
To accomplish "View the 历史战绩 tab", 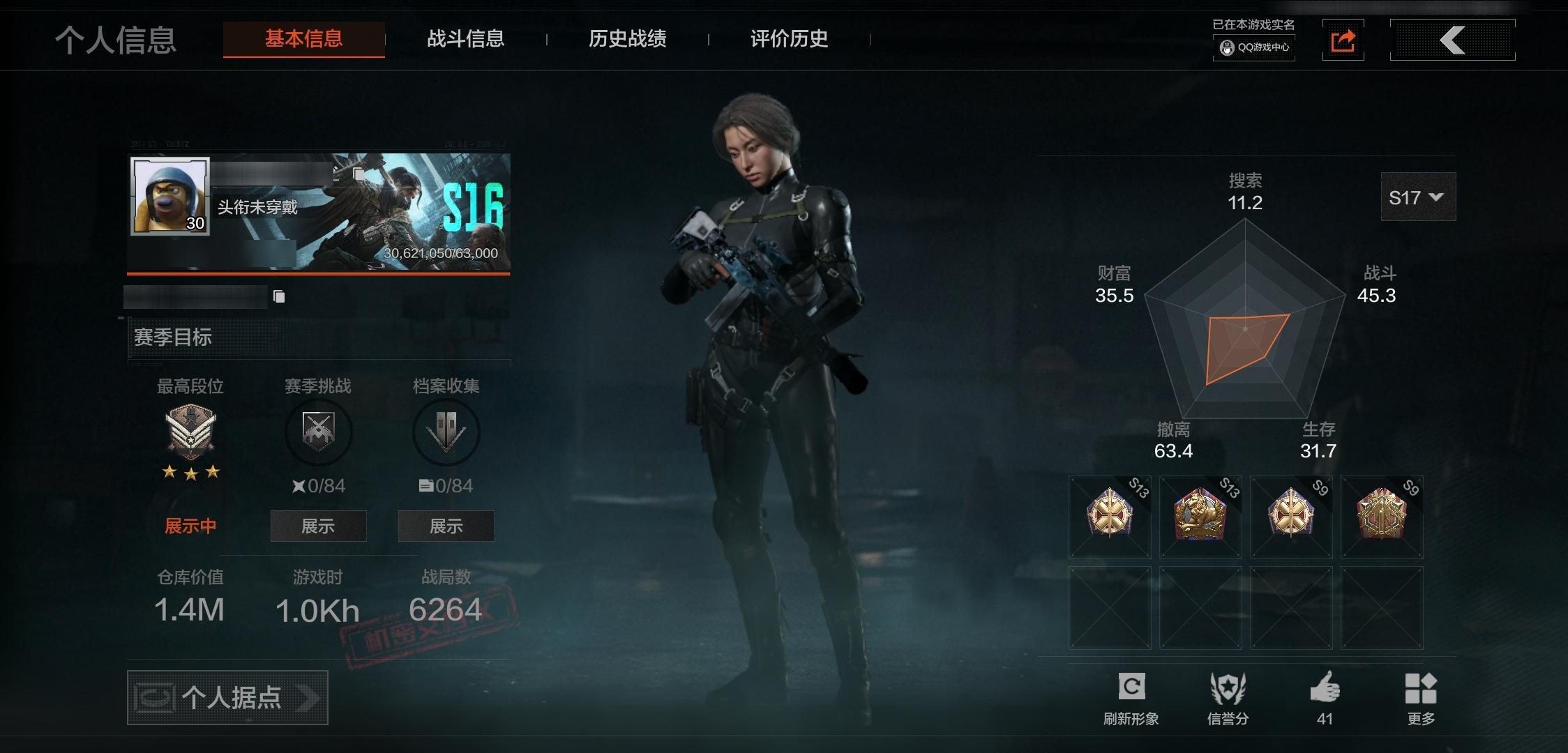I will [627, 39].
